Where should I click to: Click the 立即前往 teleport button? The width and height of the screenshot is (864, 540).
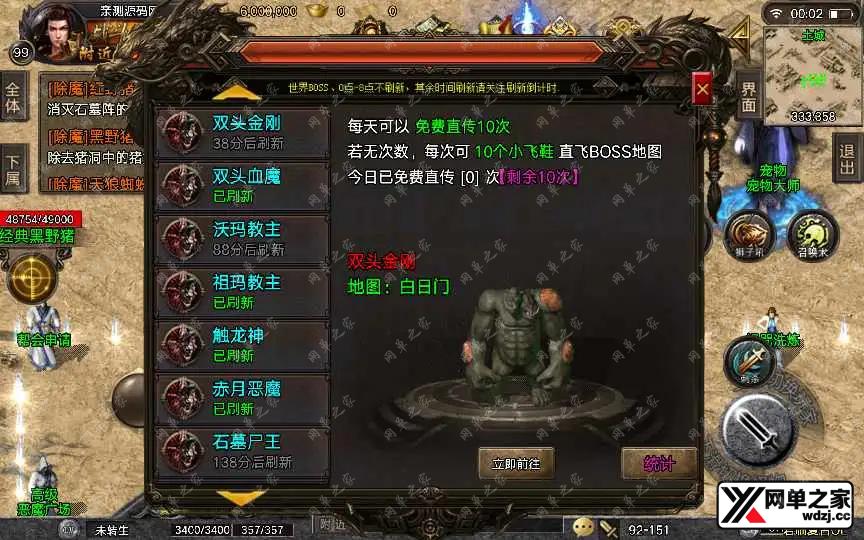coord(516,464)
